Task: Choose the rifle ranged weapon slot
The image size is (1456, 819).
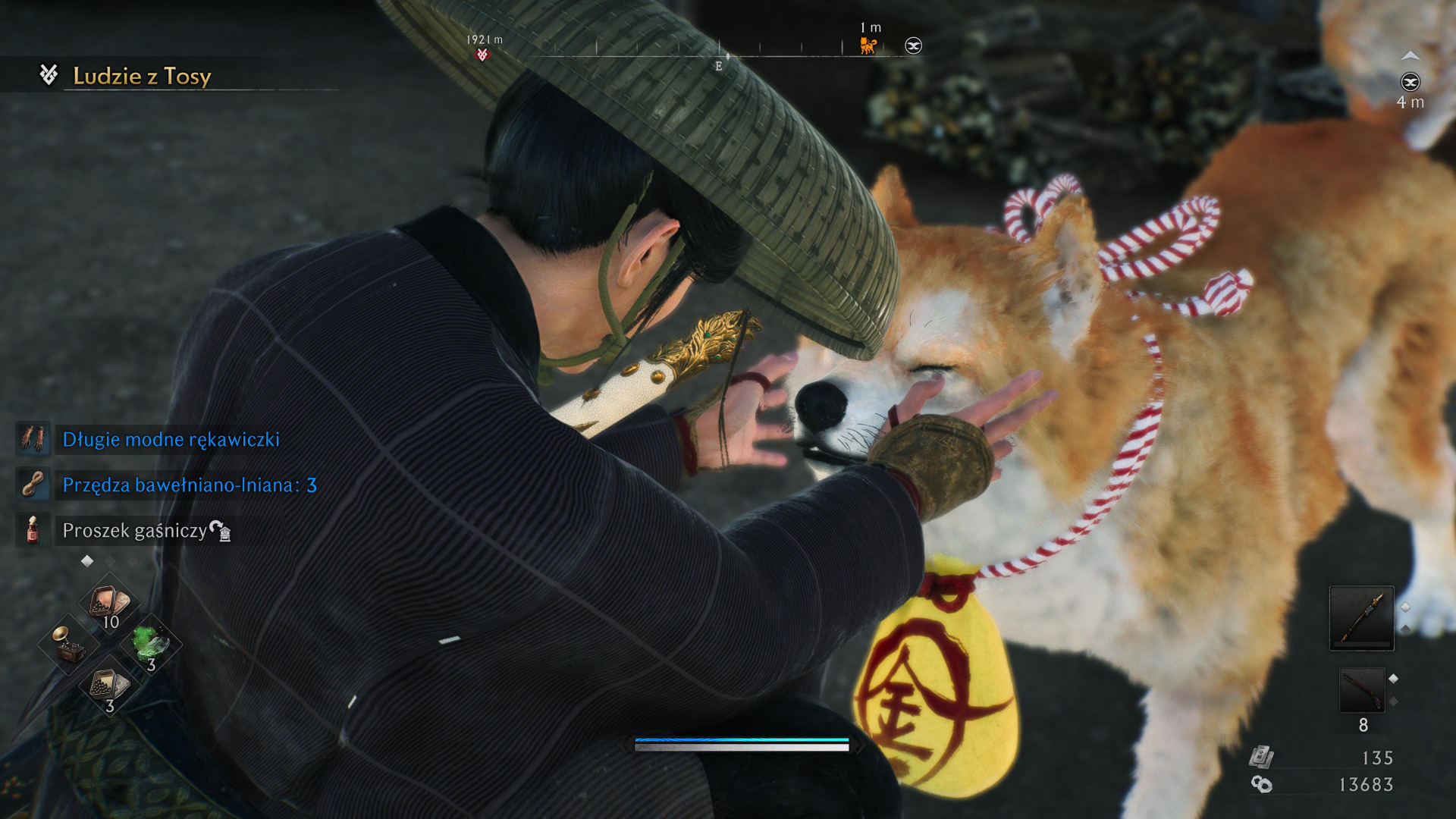Action: tap(1361, 689)
